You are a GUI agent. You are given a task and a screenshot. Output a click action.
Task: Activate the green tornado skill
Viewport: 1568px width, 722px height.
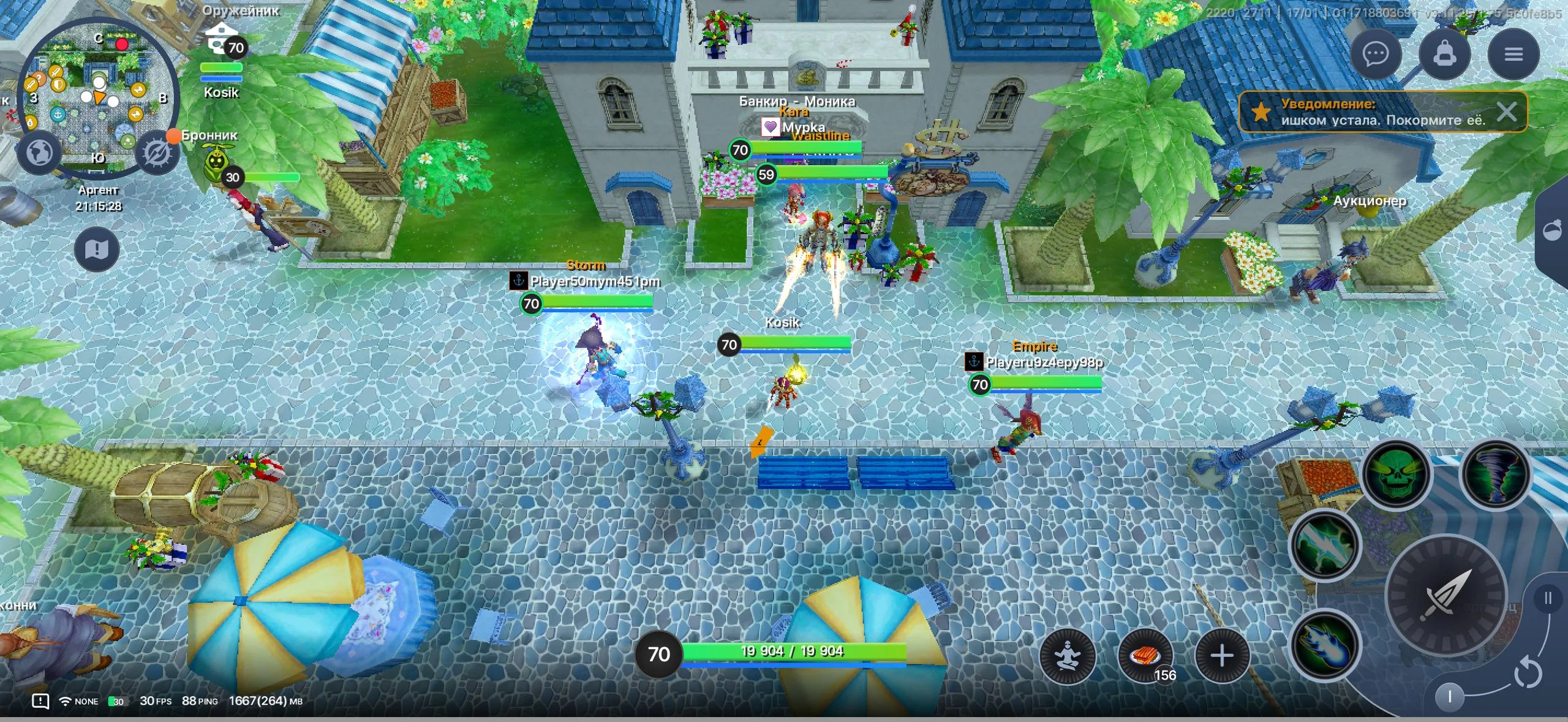click(x=1495, y=473)
